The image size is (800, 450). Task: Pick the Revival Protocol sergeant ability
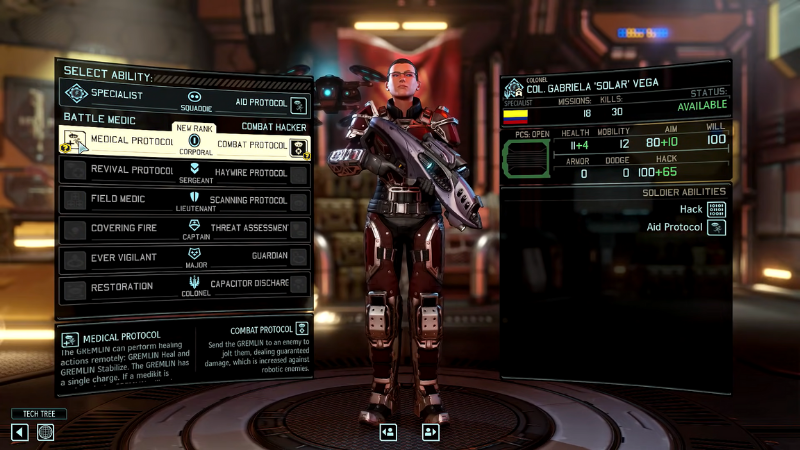118,170
